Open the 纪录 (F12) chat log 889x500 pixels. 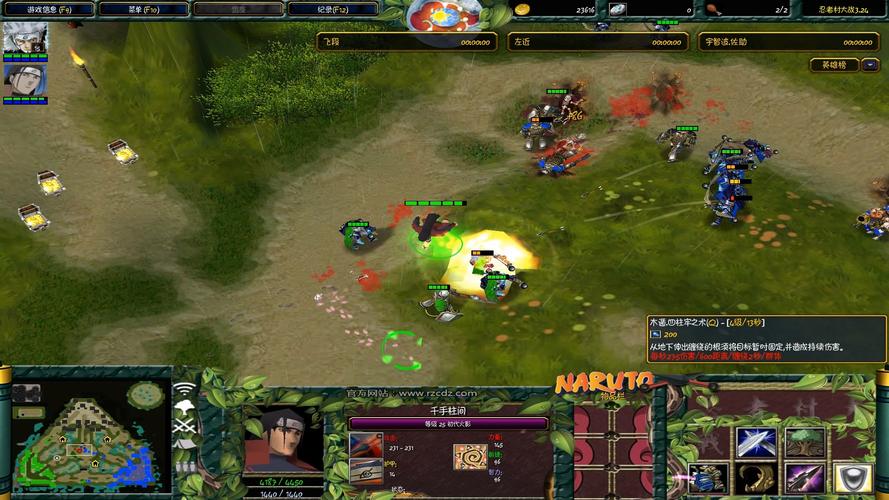(332, 9)
